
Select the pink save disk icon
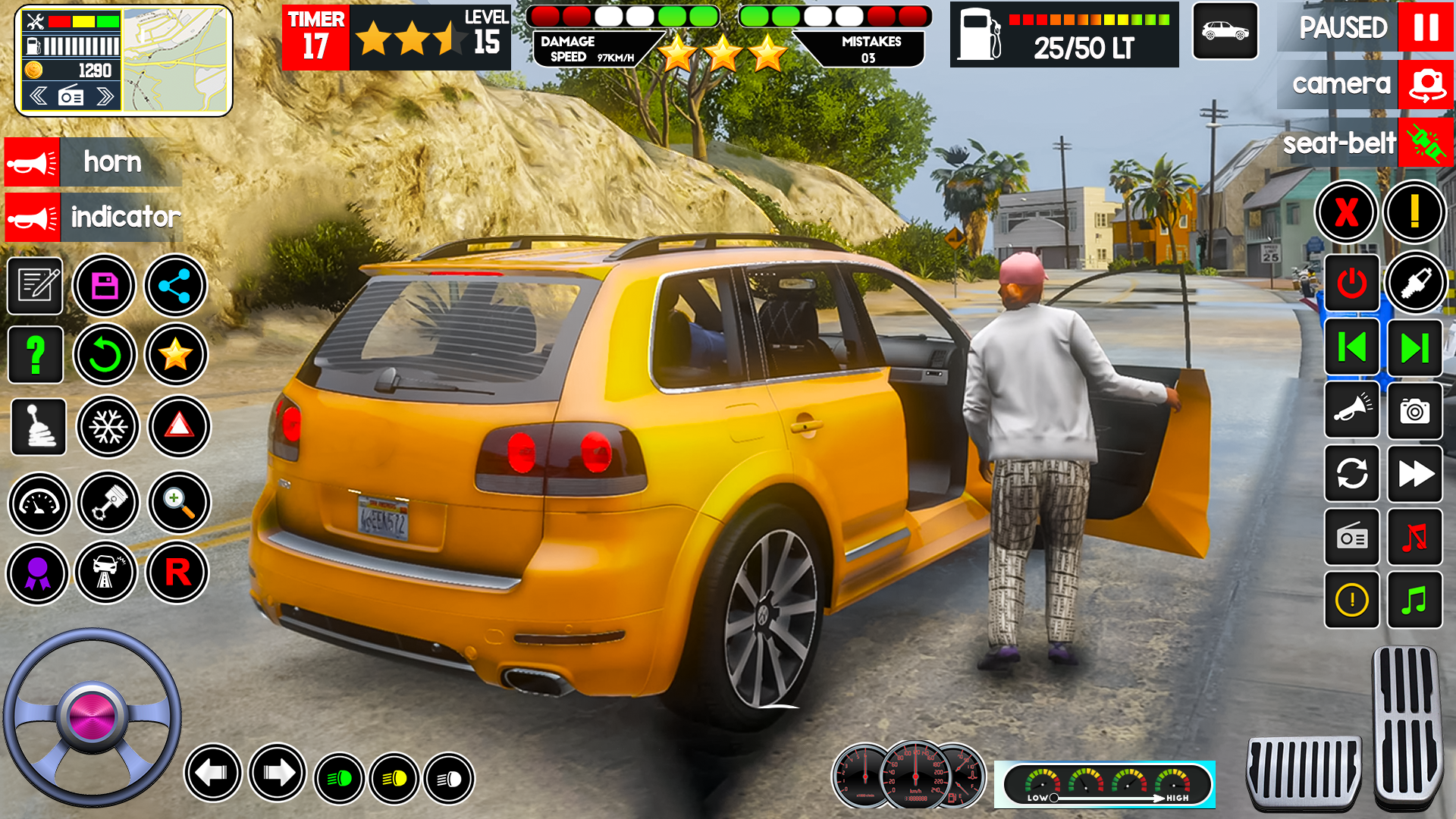point(105,286)
